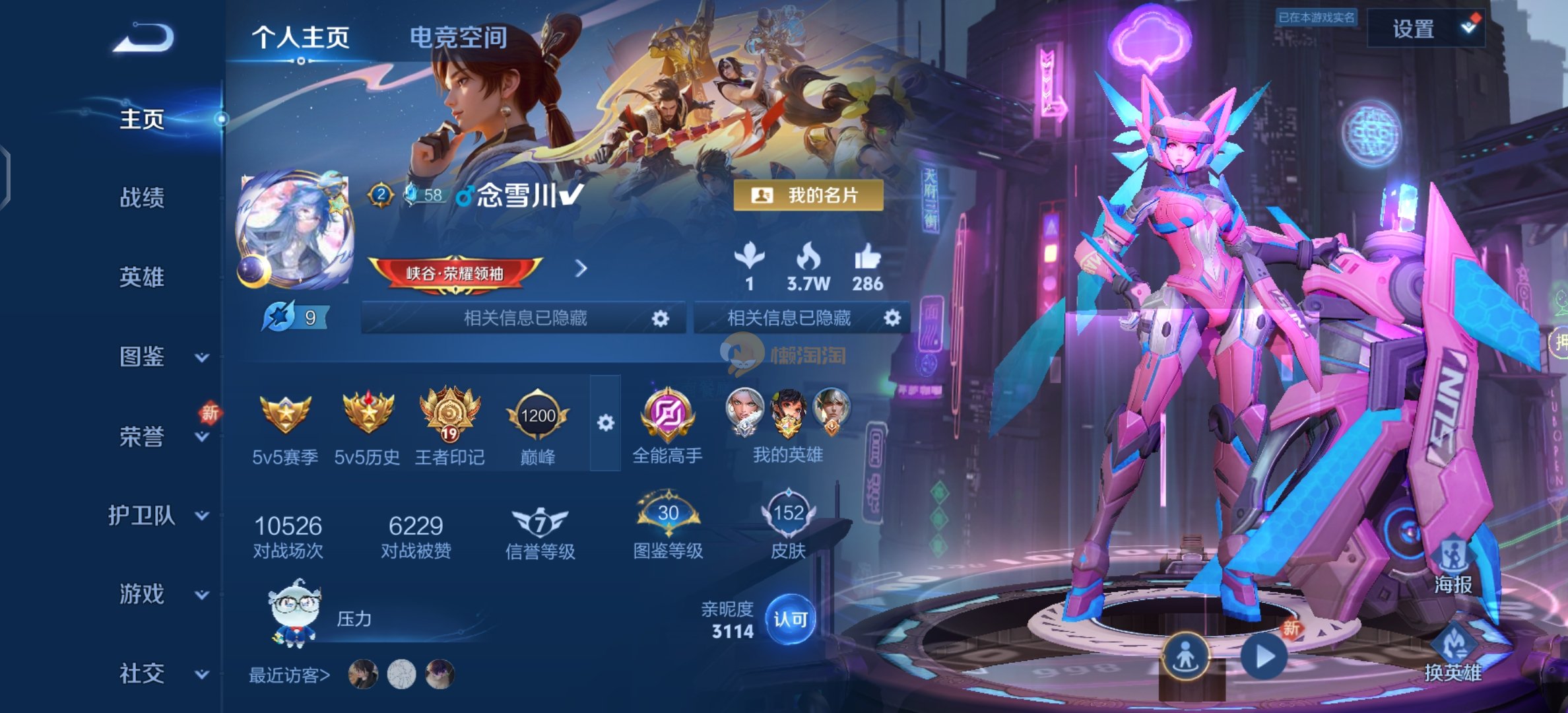Open the 峡谷·荣耀领袖 title banner
The height and width of the screenshot is (713, 1568).
tap(455, 273)
